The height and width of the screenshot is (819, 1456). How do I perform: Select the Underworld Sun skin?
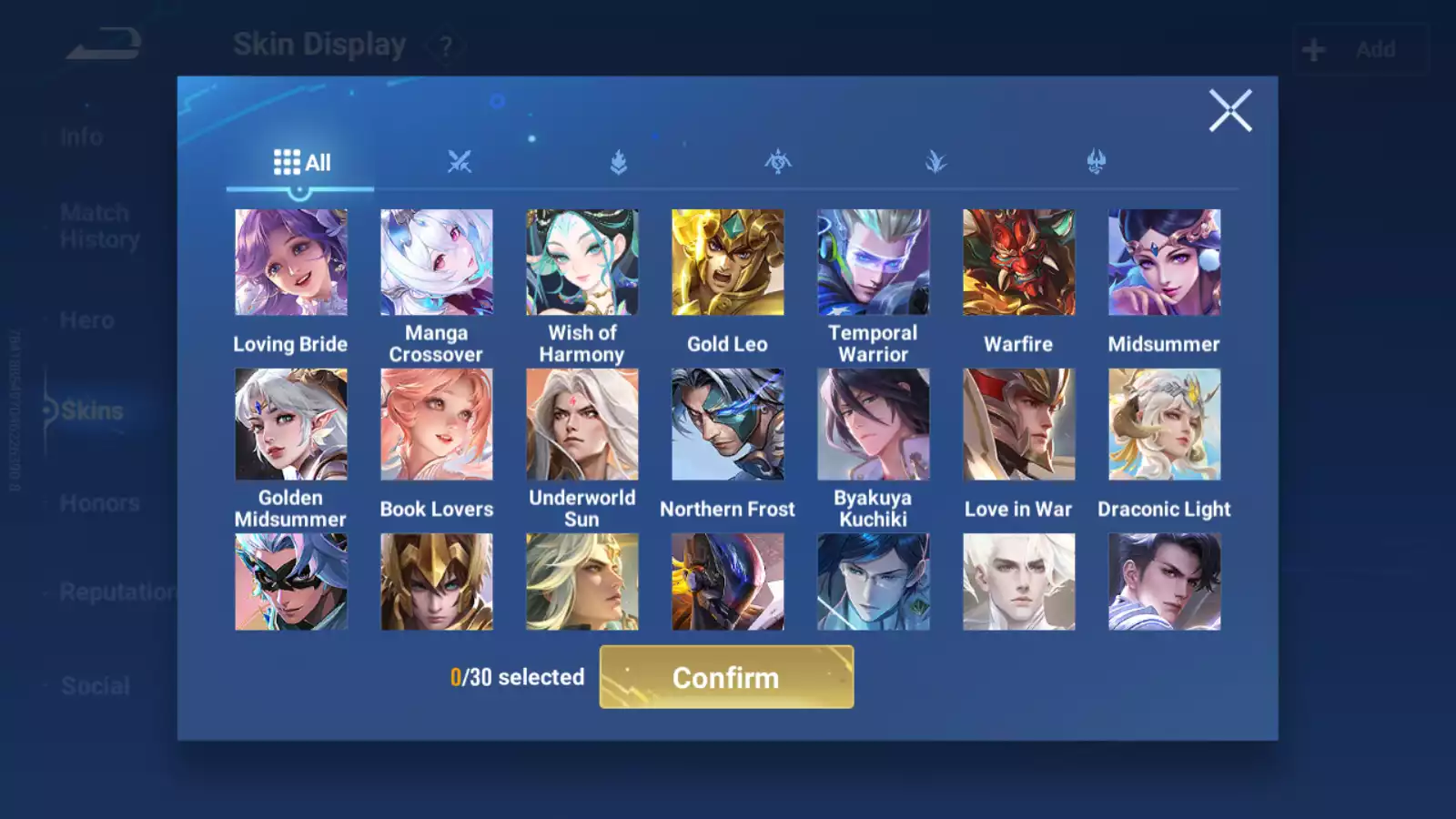point(582,424)
